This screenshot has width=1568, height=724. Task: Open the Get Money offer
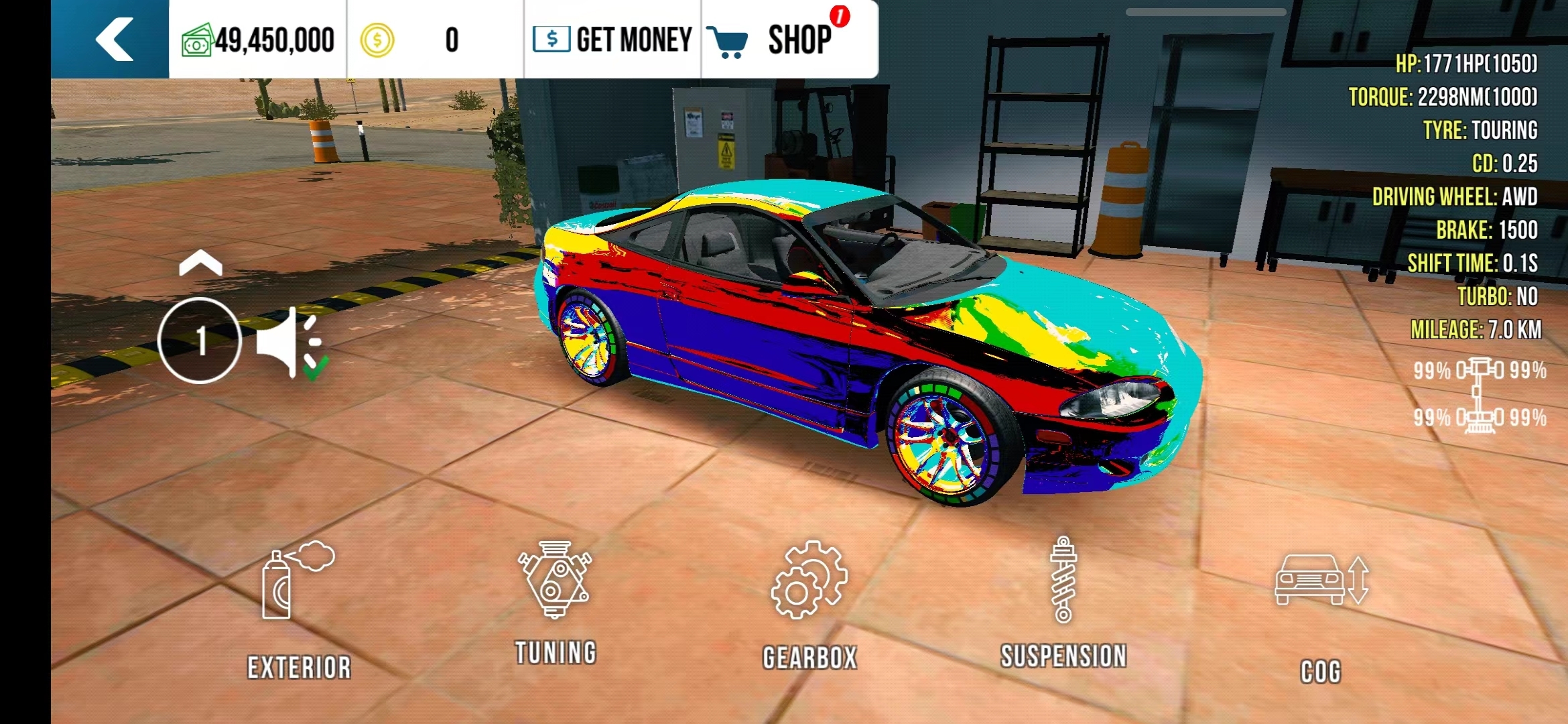(612, 40)
